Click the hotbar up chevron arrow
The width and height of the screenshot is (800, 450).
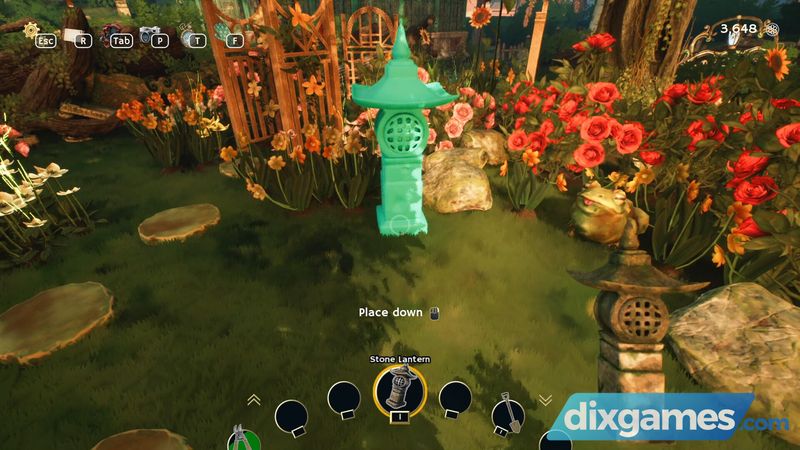click(254, 399)
